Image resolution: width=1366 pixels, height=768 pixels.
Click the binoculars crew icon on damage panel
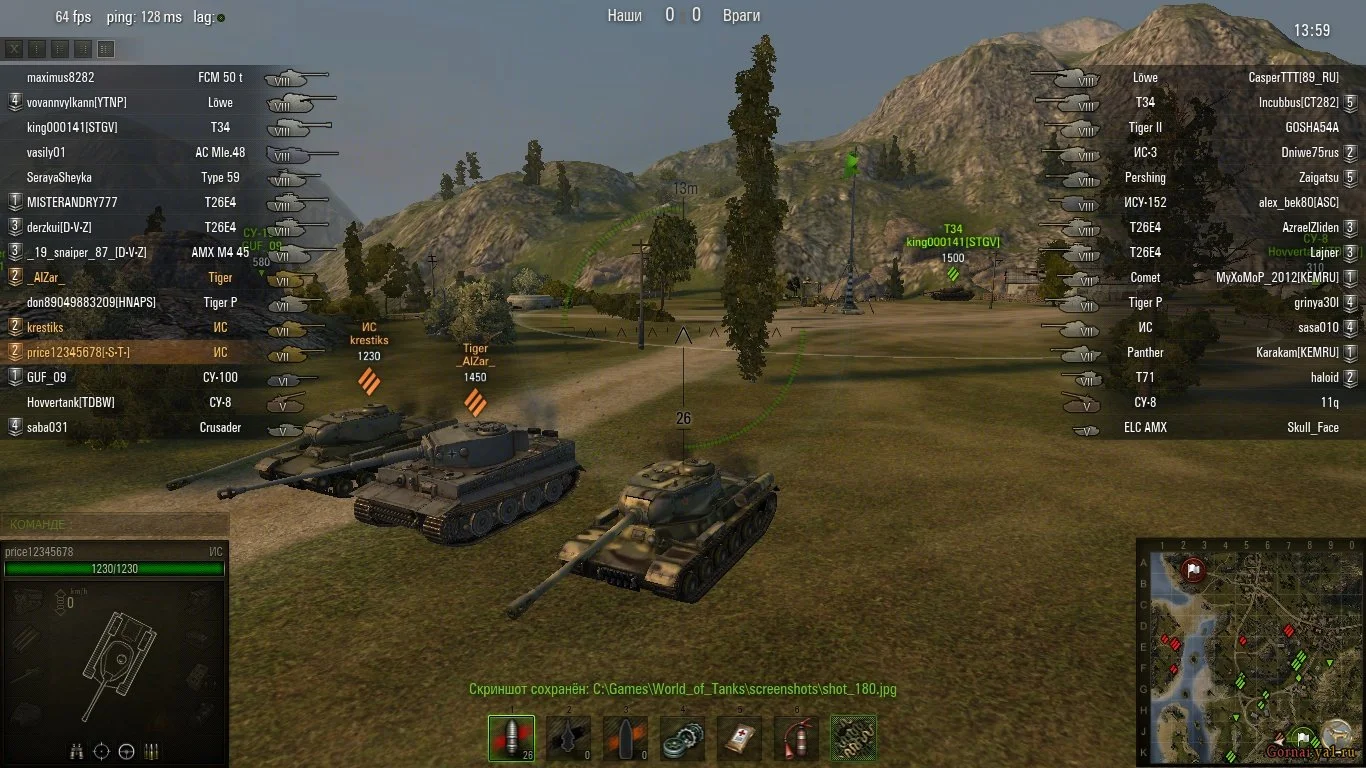(x=77, y=751)
